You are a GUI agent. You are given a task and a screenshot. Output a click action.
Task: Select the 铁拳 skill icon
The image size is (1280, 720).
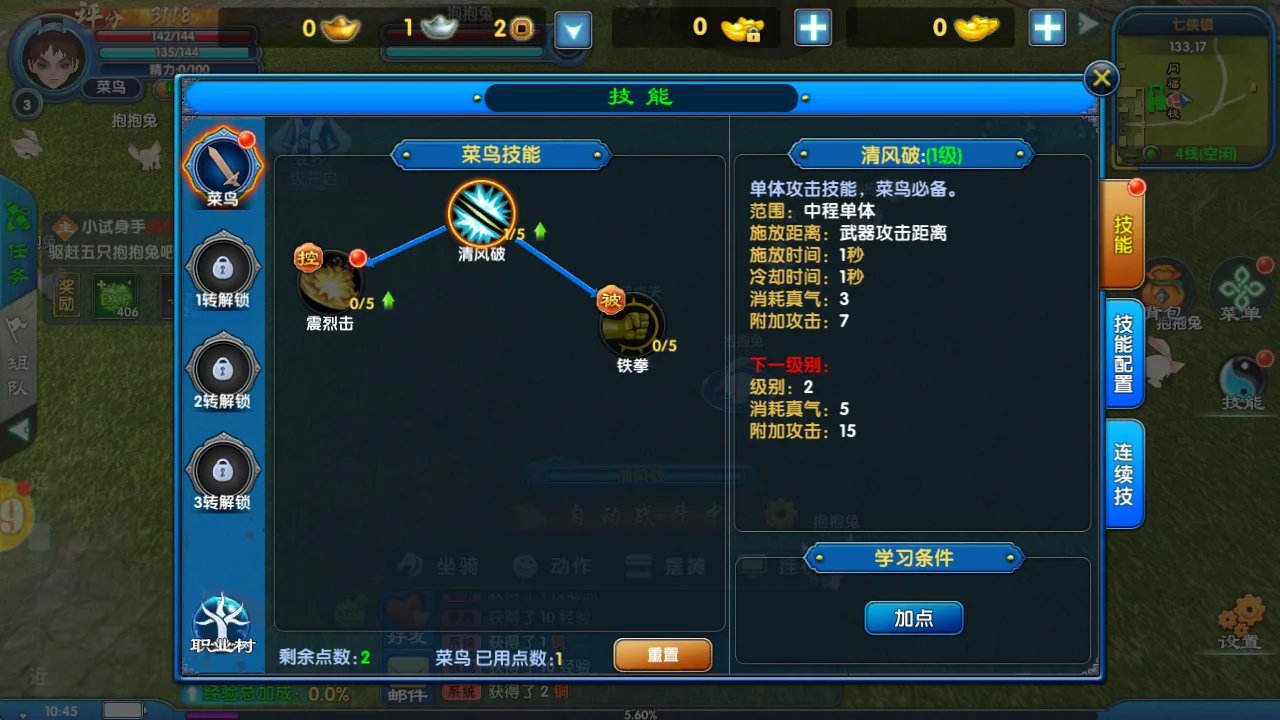pos(633,325)
